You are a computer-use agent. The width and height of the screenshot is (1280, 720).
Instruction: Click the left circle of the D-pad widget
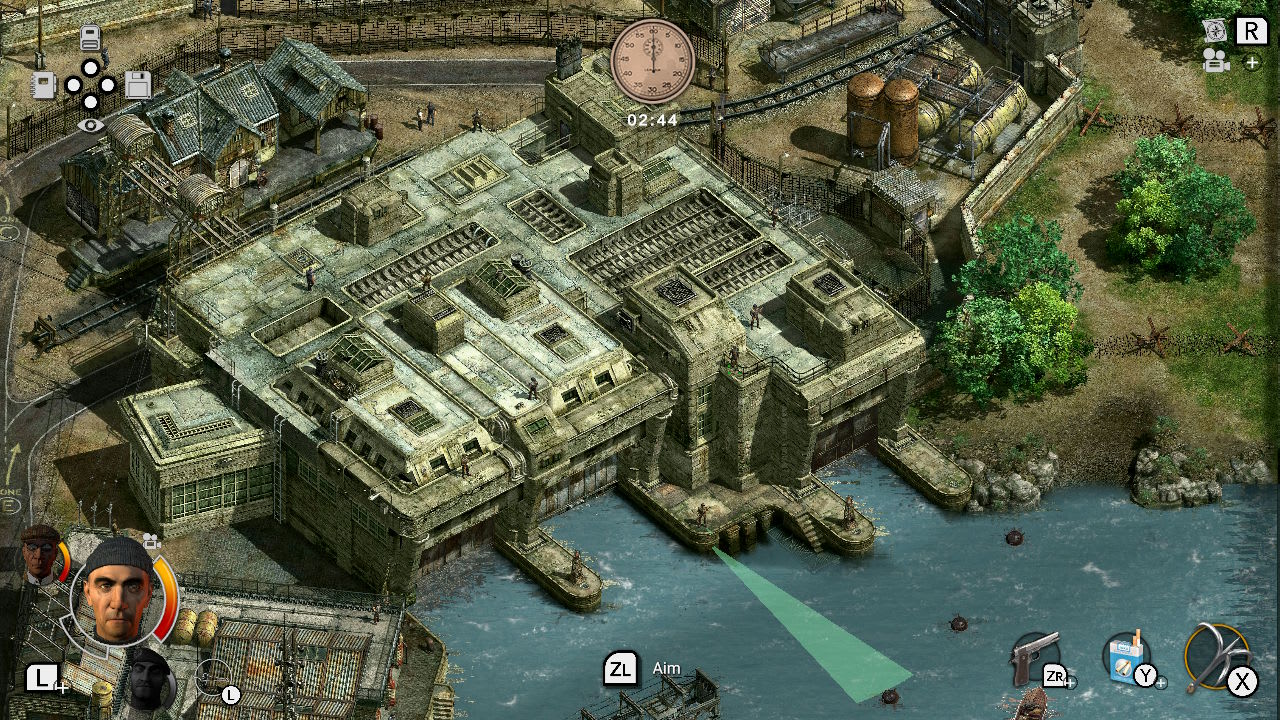[x=74, y=85]
